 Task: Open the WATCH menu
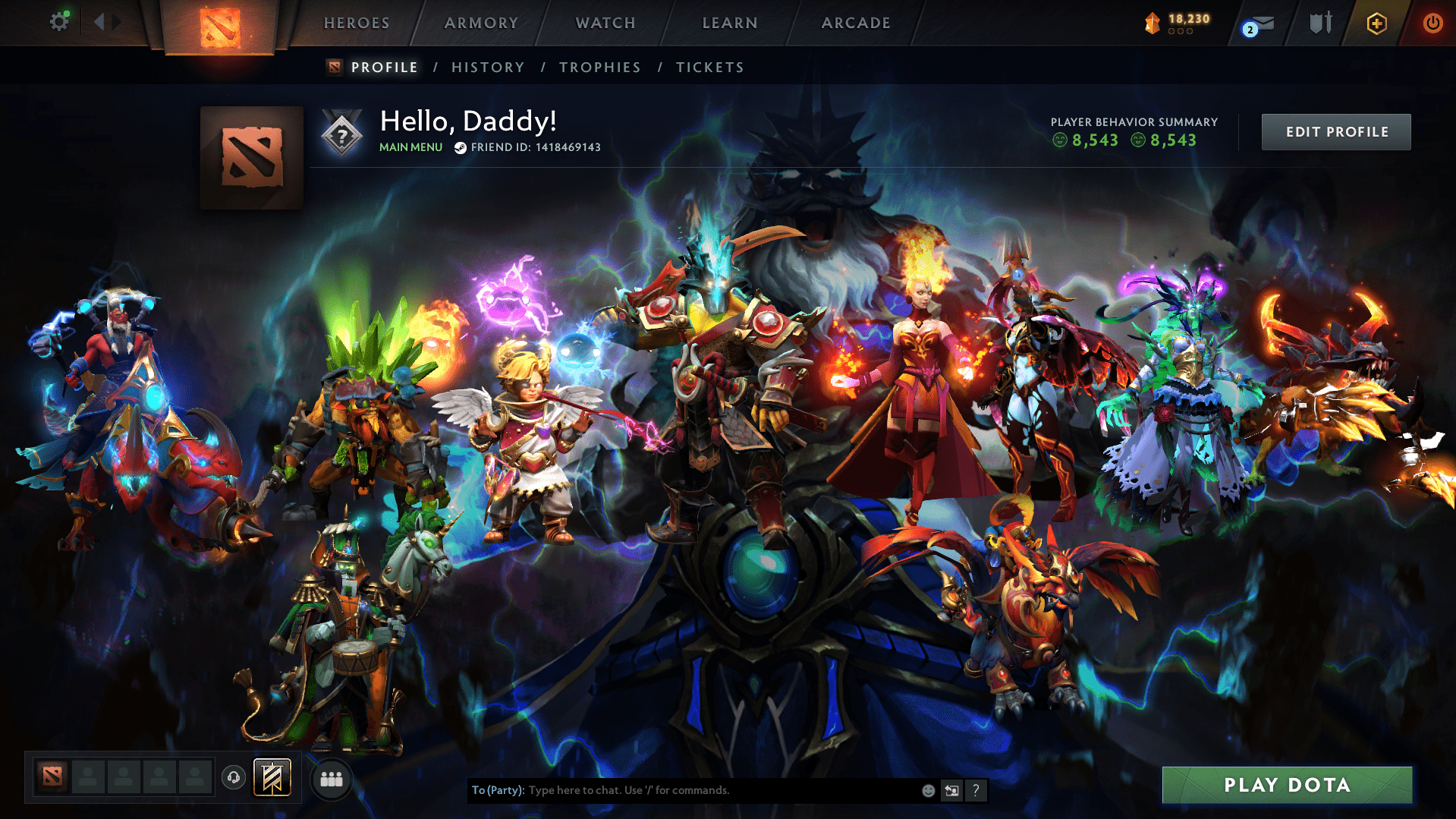coord(605,23)
